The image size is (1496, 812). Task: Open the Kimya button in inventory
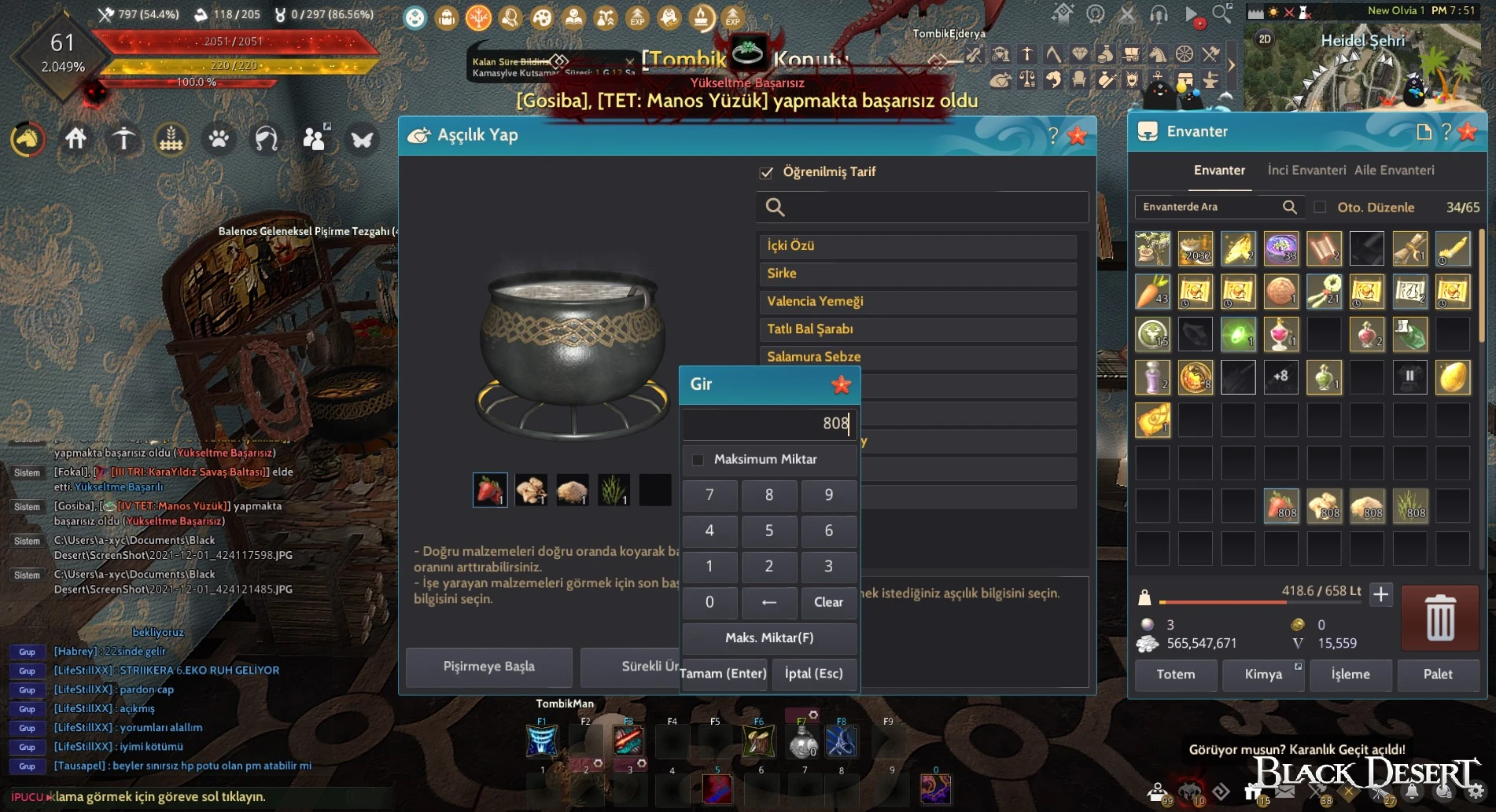pos(1263,674)
